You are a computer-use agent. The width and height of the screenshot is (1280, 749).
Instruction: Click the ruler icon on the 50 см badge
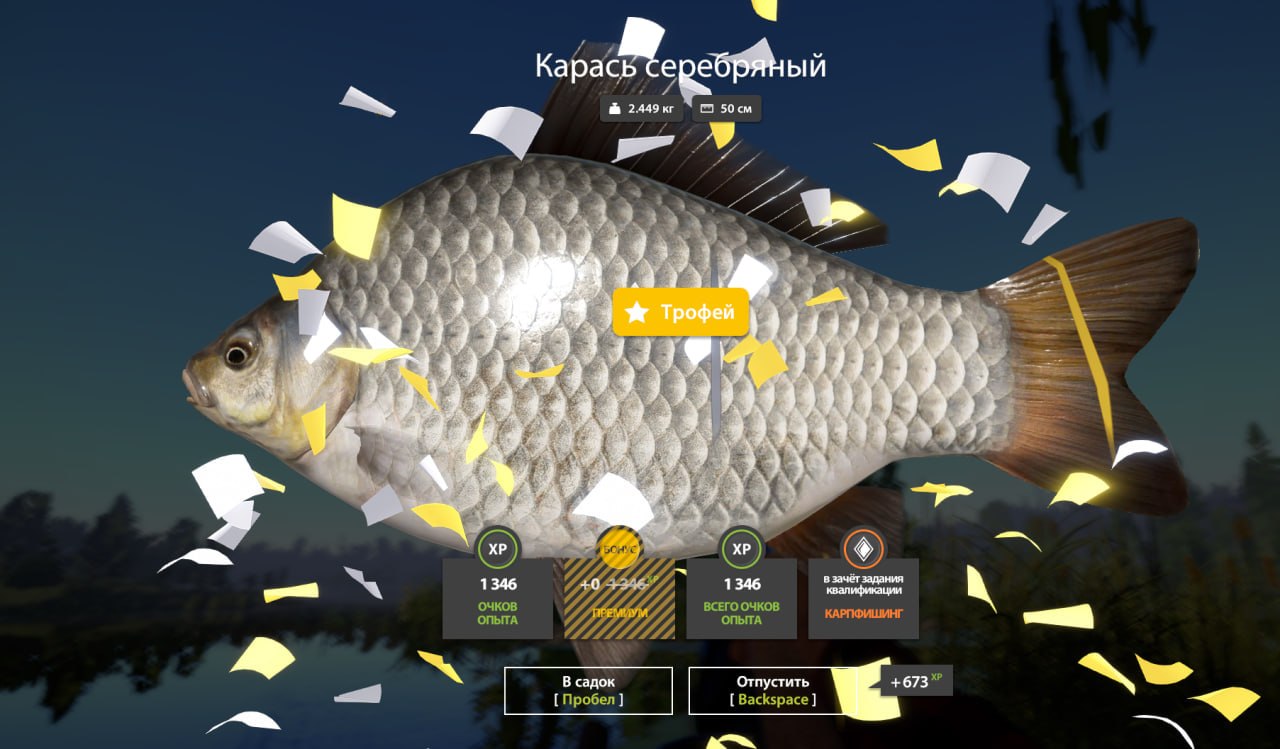(706, 108)
